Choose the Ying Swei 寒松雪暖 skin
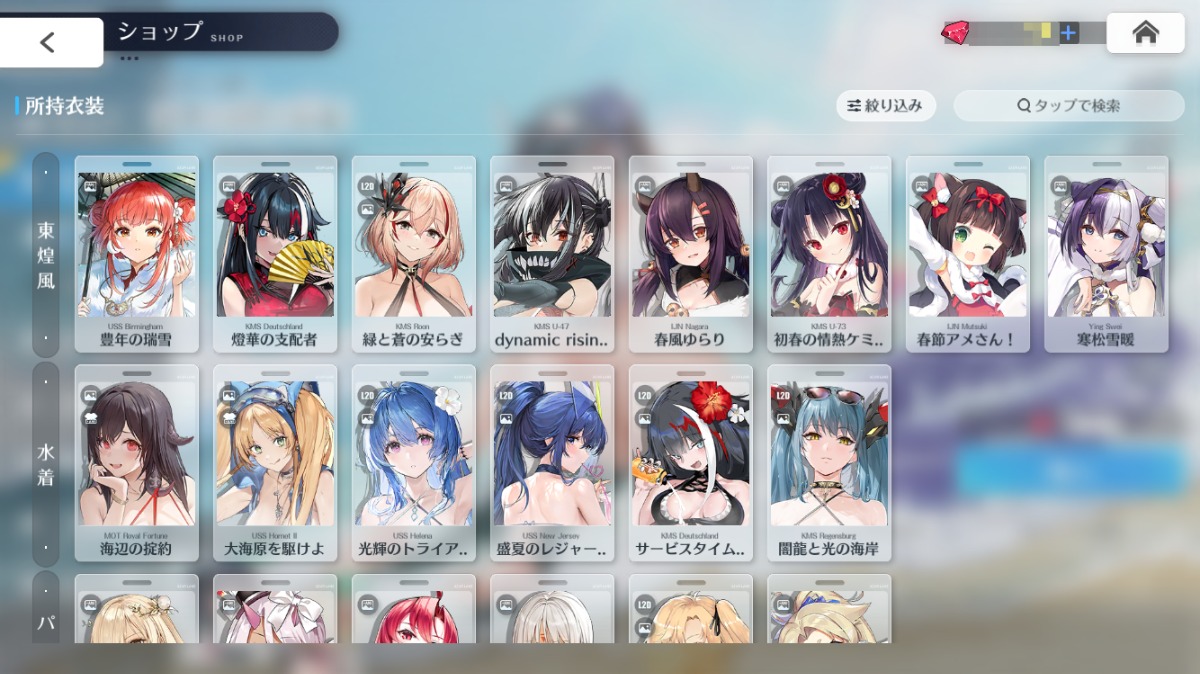This screenshot has height=674, width=1200. [x=1105, y=254]
